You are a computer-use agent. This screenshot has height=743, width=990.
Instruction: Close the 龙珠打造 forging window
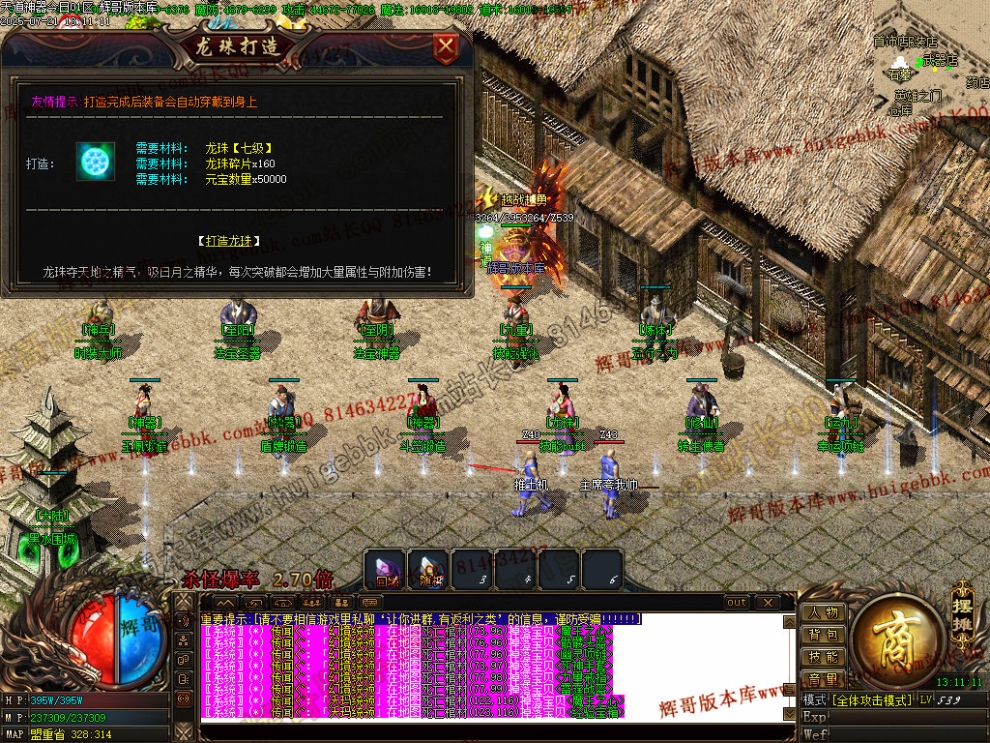coord(446,47)
